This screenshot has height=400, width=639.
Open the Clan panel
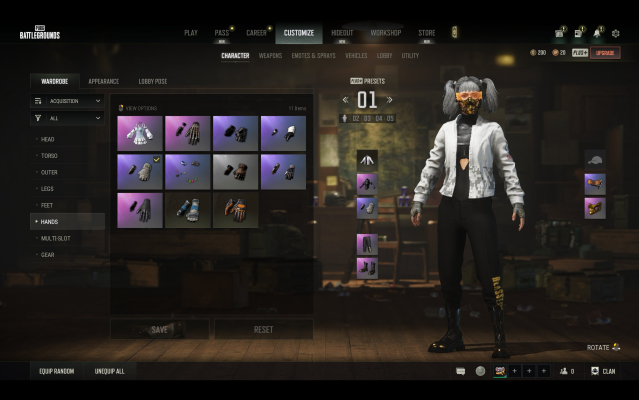(x=603, y=371)
